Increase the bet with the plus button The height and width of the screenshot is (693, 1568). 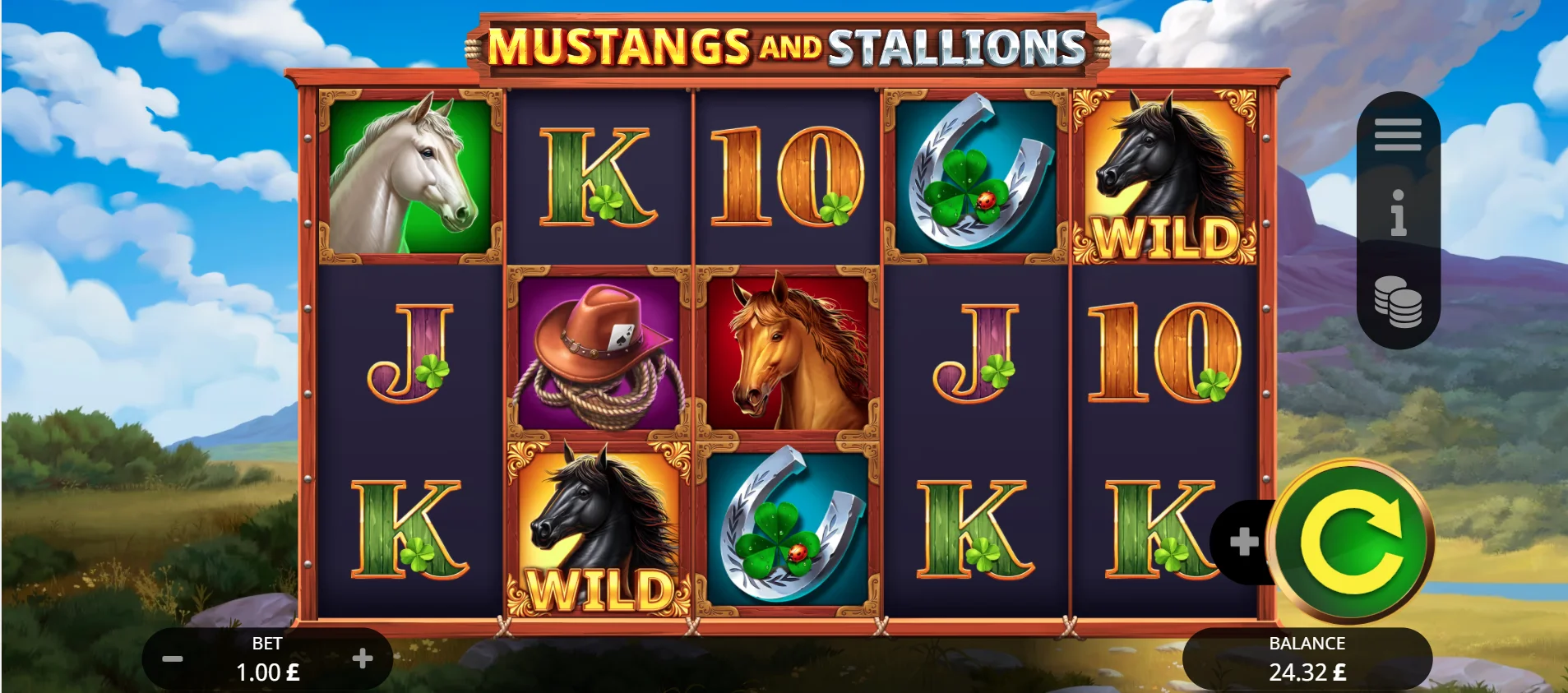[362, 658]
